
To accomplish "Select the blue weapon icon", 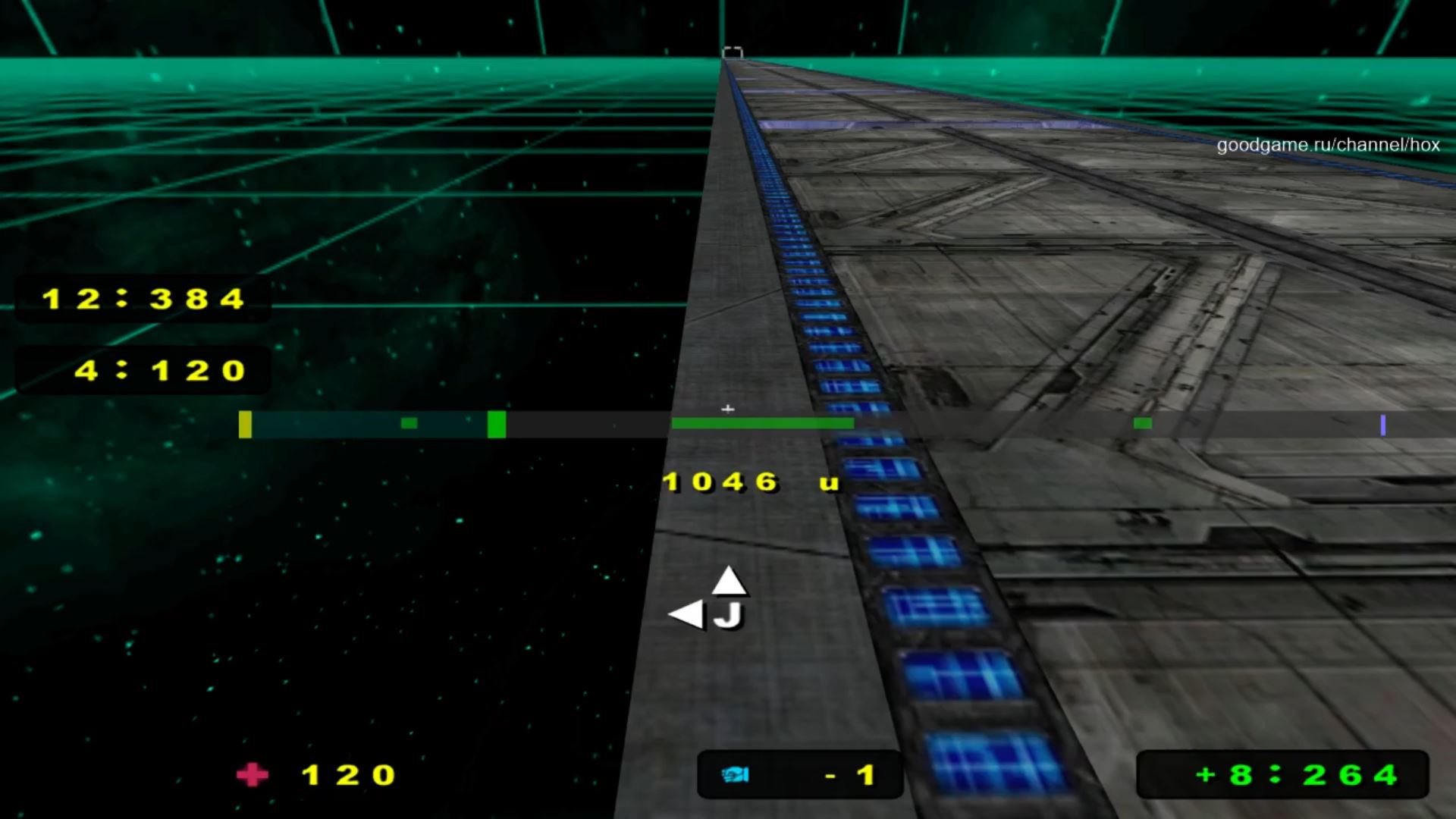I will [735, 775].
